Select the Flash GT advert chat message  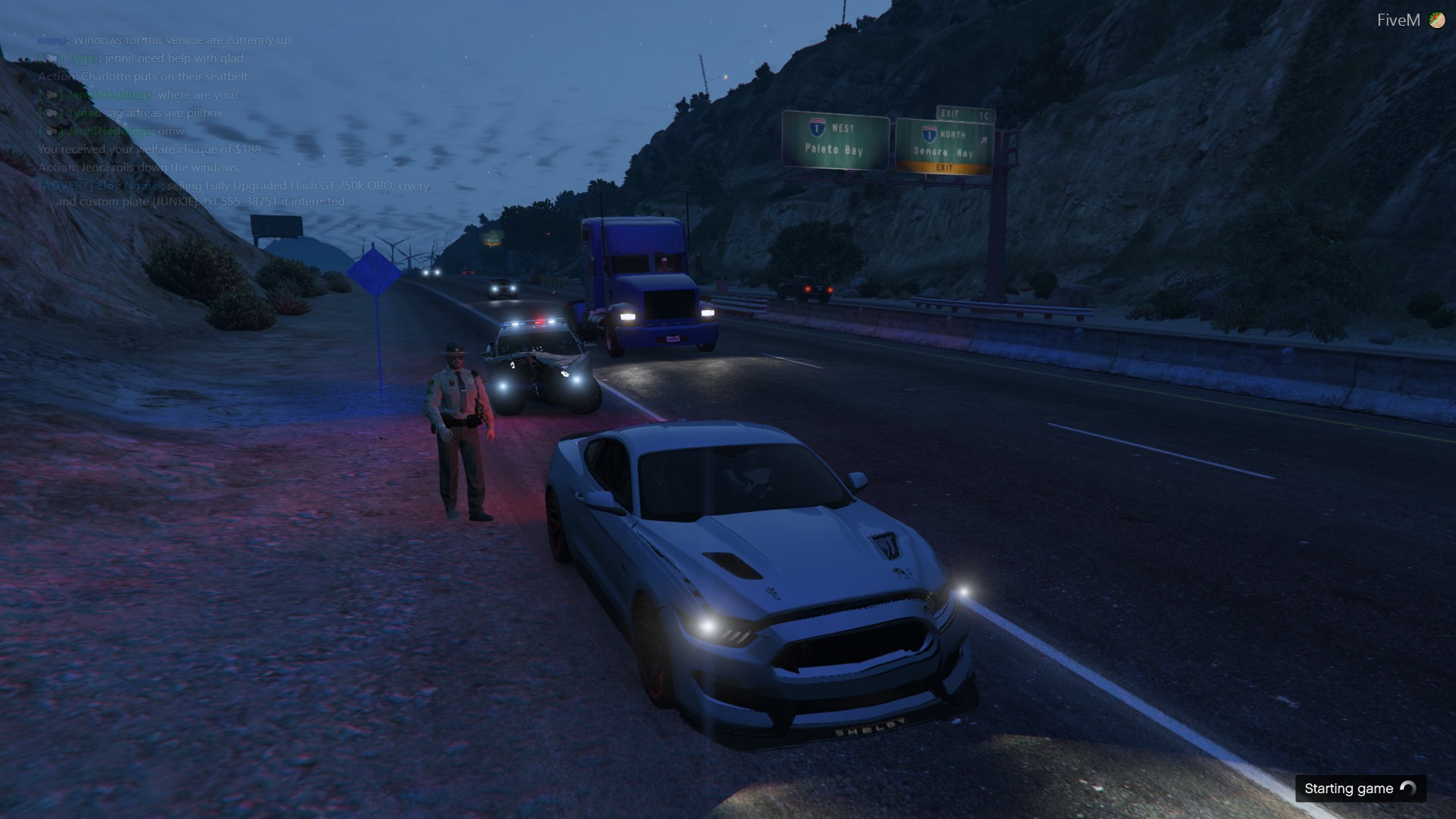[235, 193]
